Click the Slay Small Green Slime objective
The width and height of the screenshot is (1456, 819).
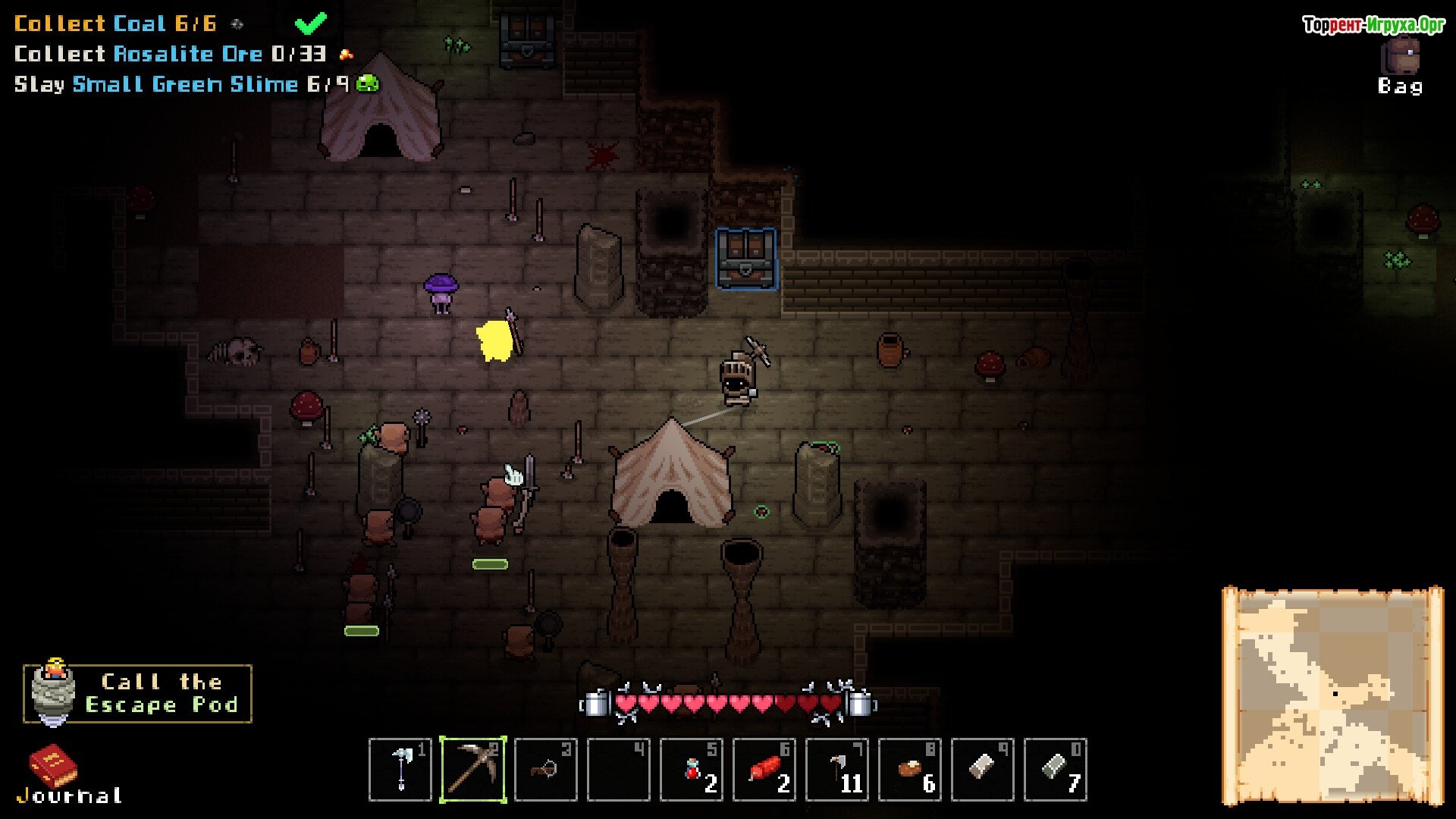(x=182, y=84)
